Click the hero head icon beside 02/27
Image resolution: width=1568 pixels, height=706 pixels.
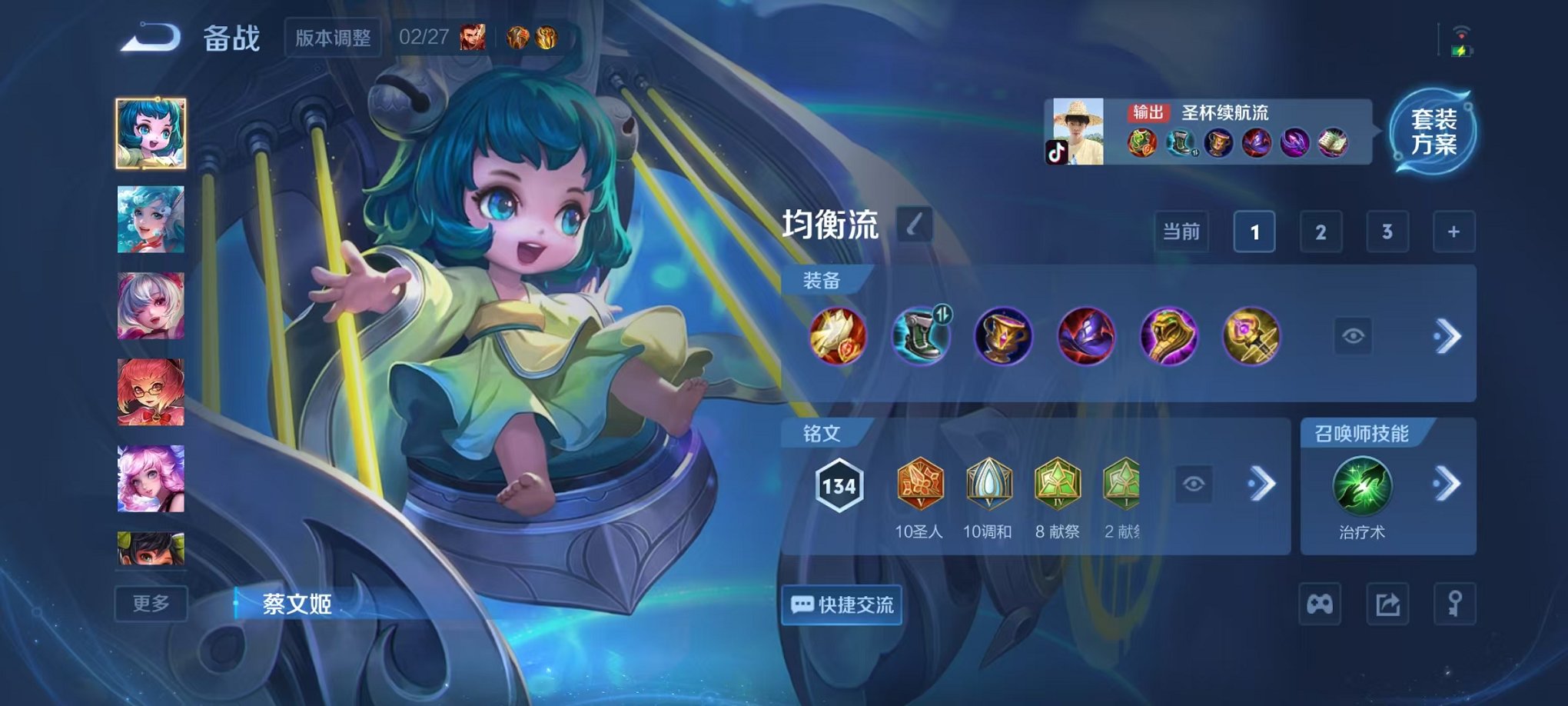[x=471, y=35]
